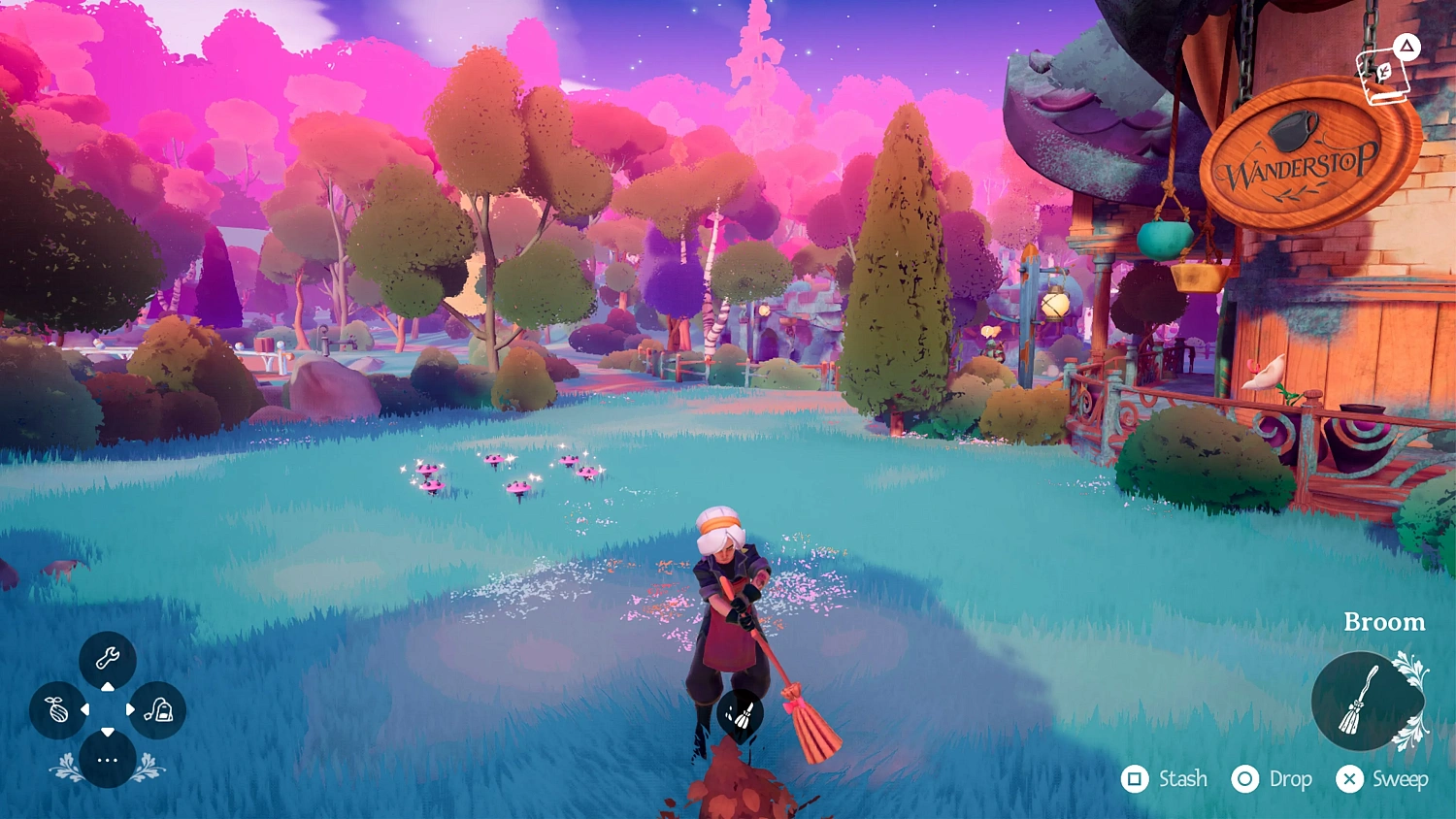
Task: Click the circle Drop button icon
Action: coord(1243,779)
